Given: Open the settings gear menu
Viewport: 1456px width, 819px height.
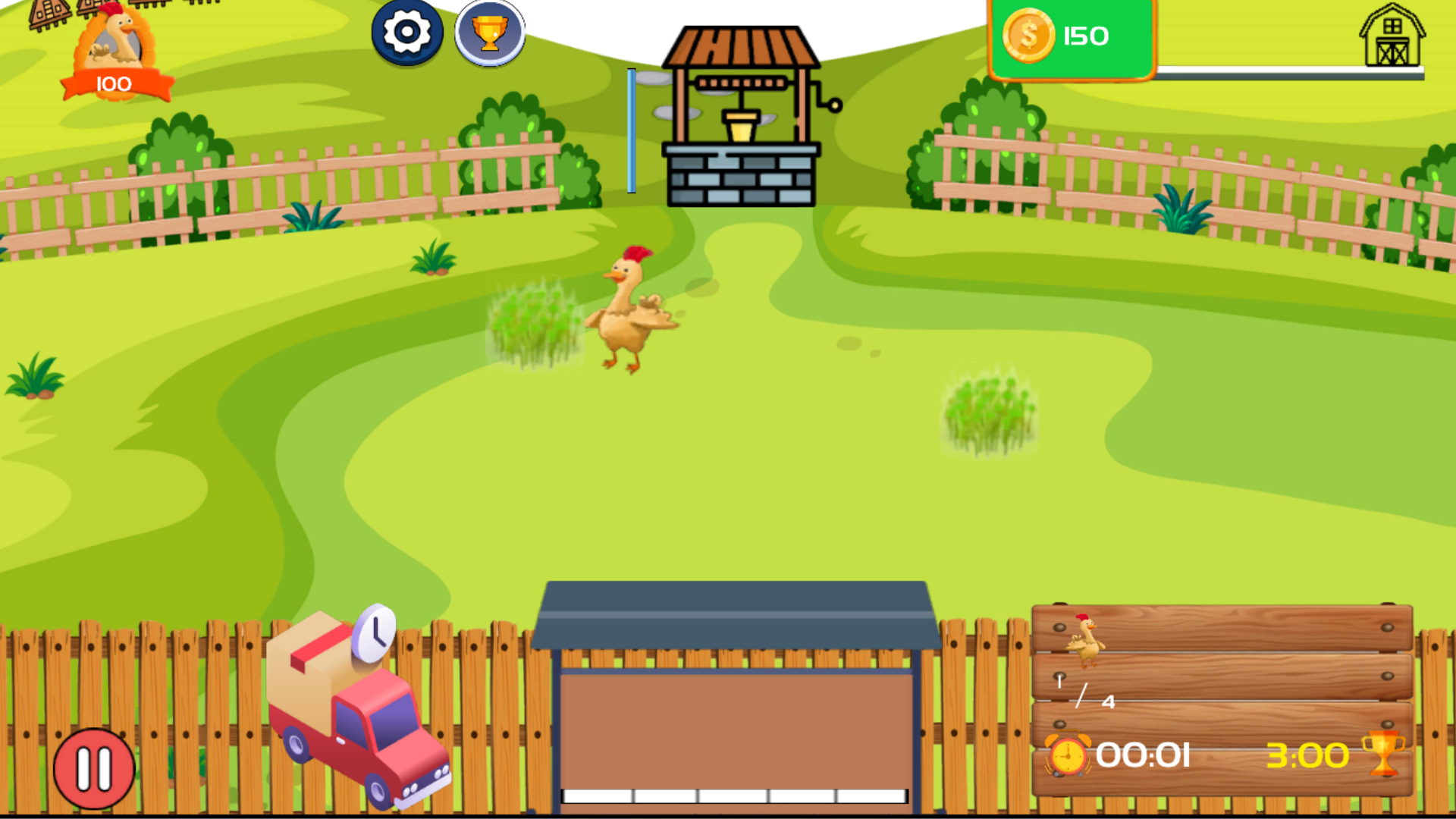Looking at the screenshot, I should pos(407,33).
